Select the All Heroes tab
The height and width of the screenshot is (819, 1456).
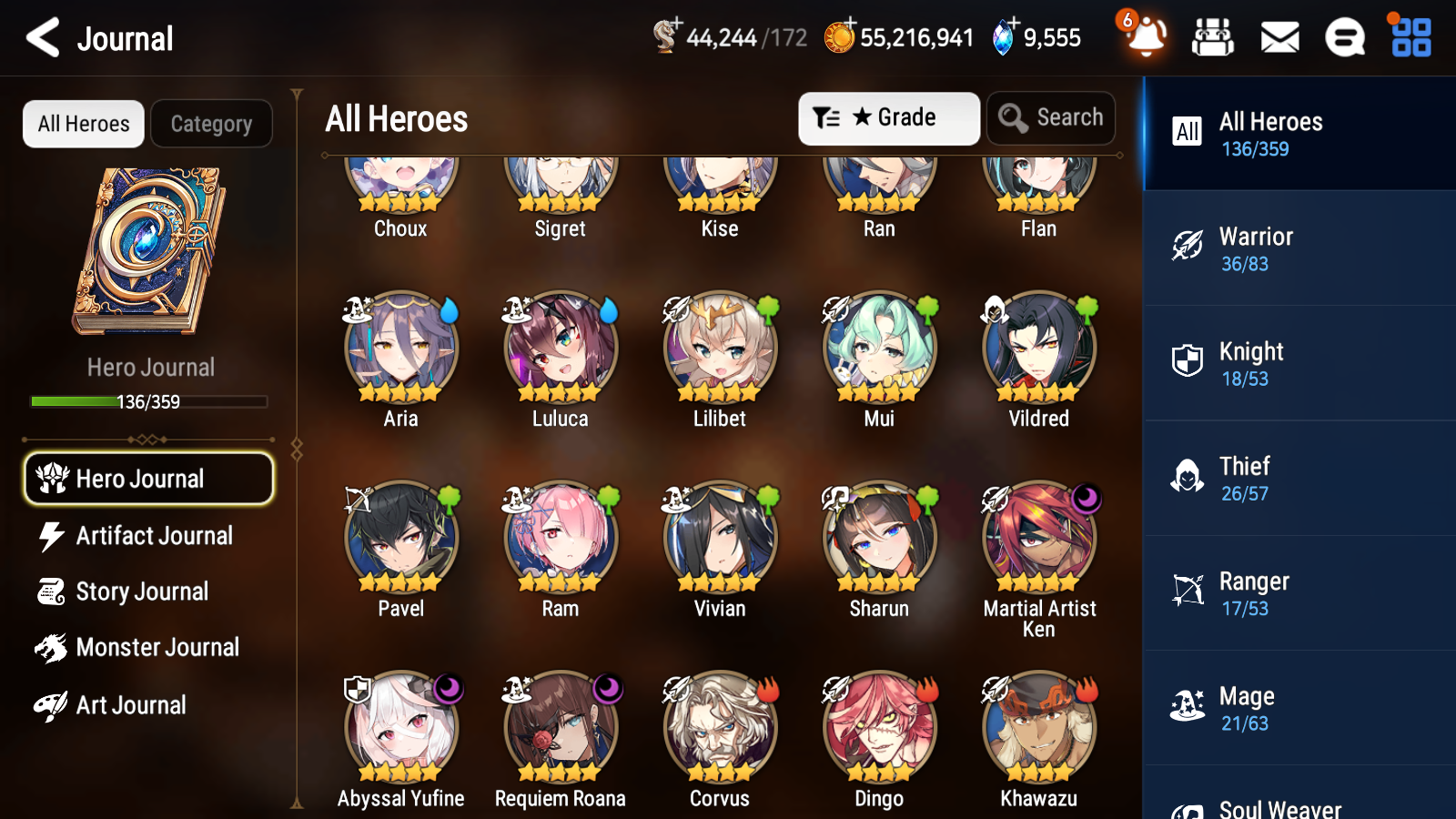(83, 124)
